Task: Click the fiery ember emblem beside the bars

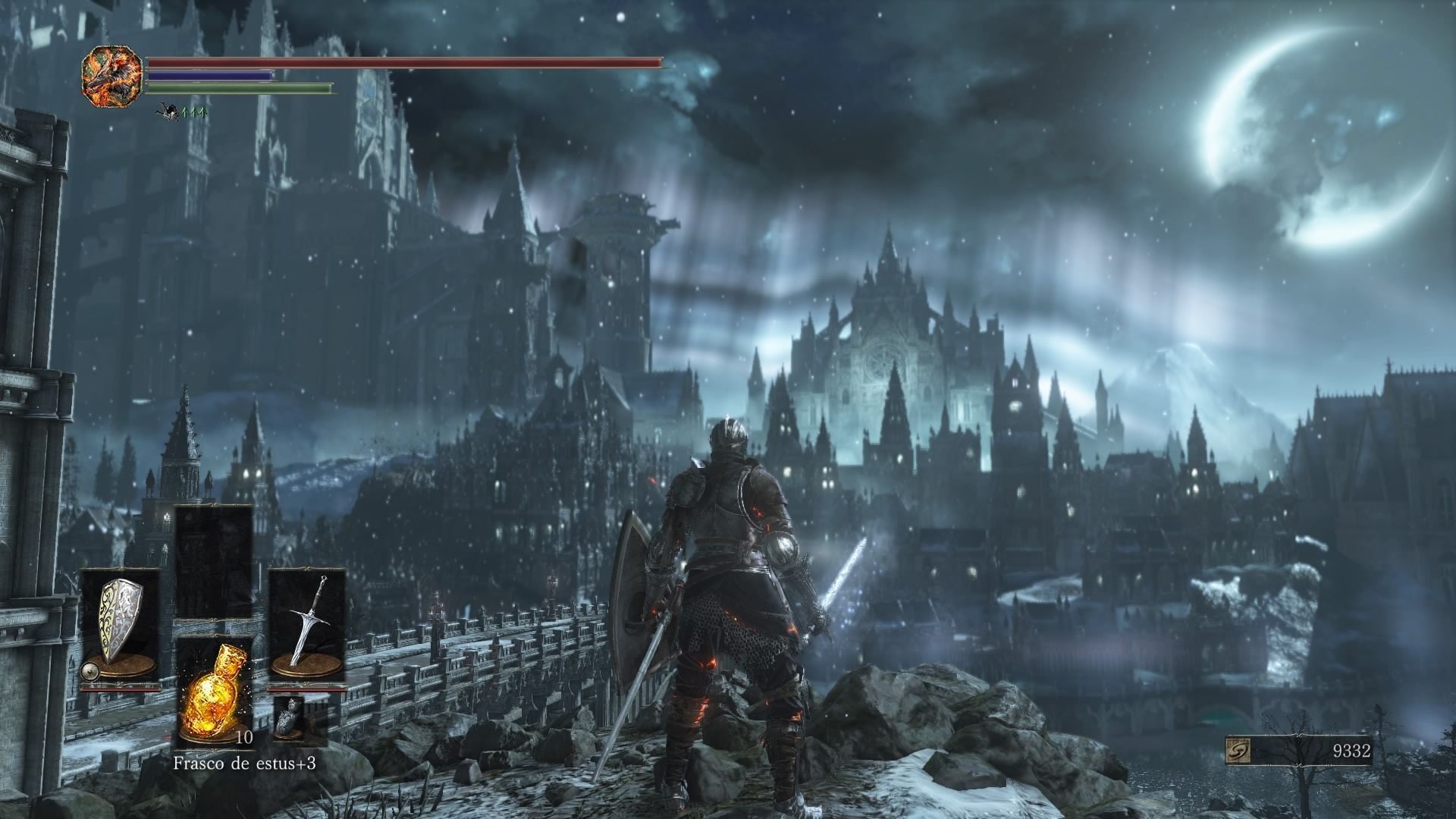Action: coord(111,73)
